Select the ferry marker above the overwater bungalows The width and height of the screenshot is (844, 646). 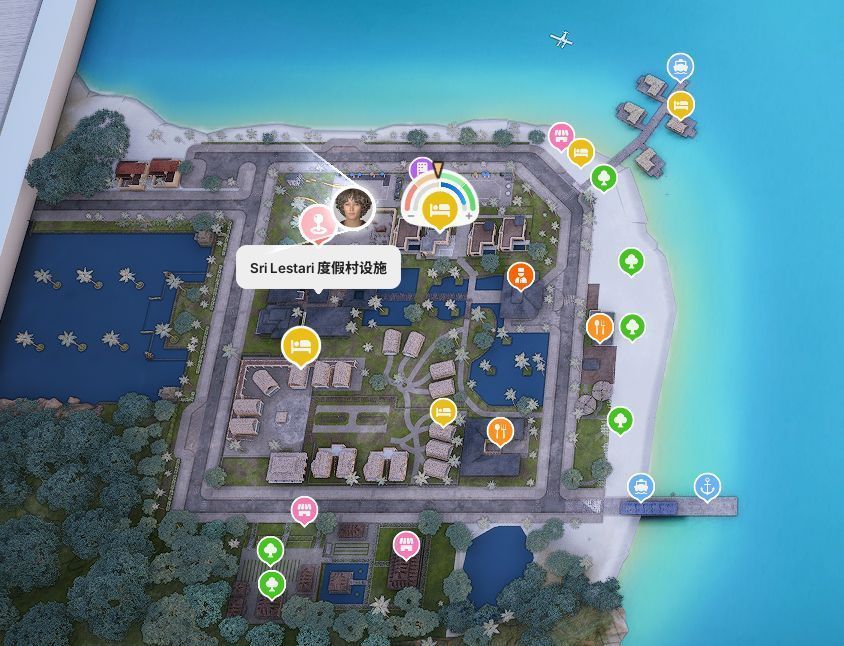click(x=681, y=67)
